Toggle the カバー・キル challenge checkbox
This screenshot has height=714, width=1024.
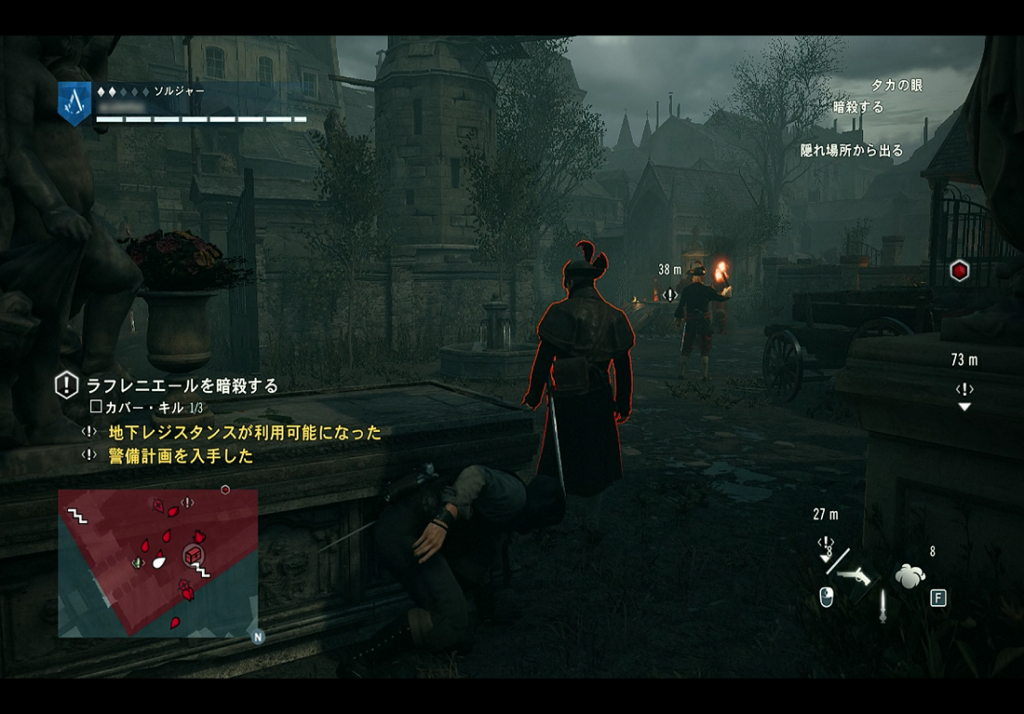[96, 408]
